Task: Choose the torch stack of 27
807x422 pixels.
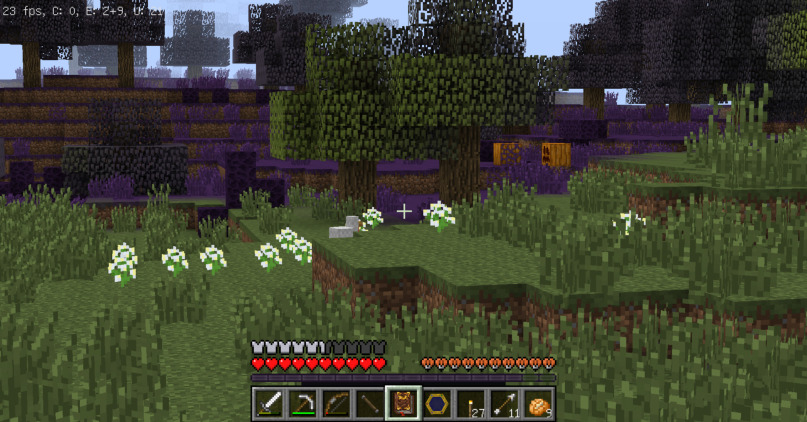Action: [x=471, y=404]
